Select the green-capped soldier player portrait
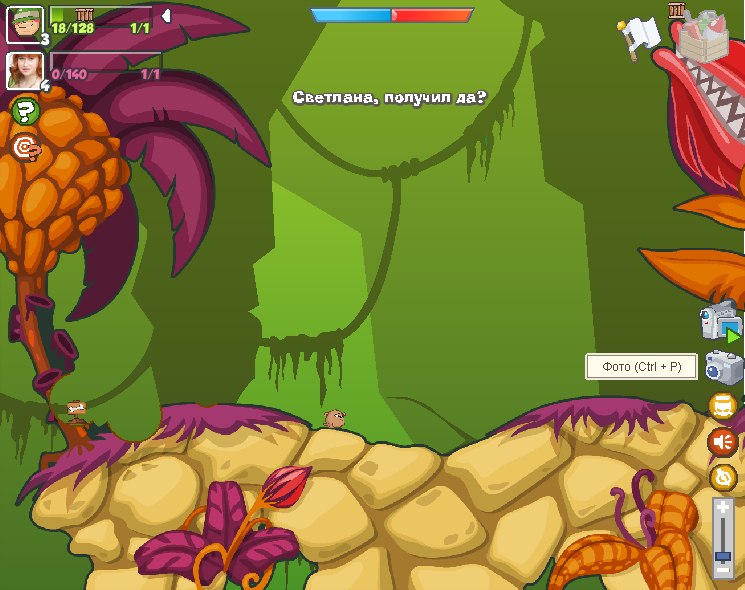 [23, 23]
